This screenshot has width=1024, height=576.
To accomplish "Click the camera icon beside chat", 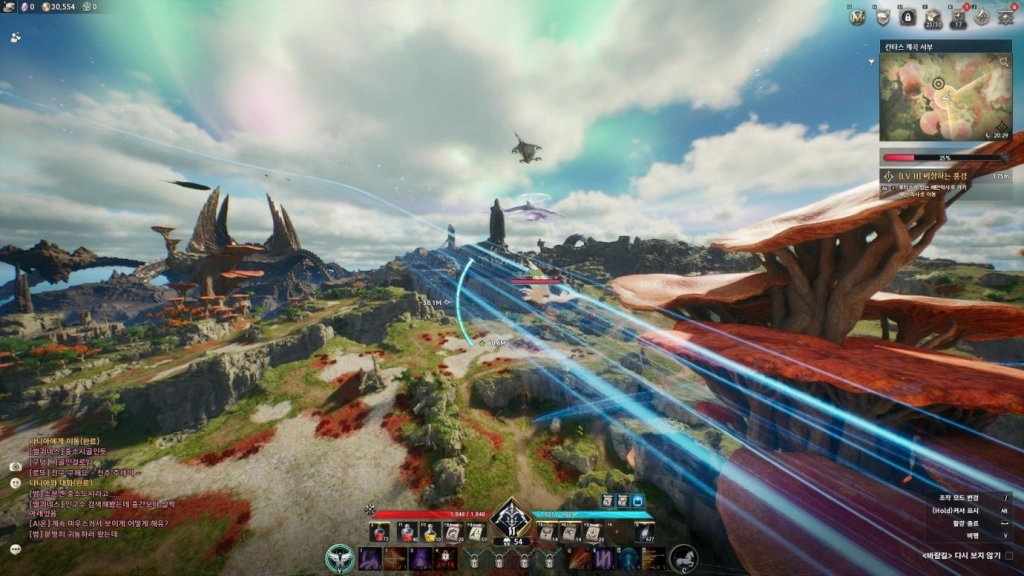I will pyautogui.click(x=16, y=466).
